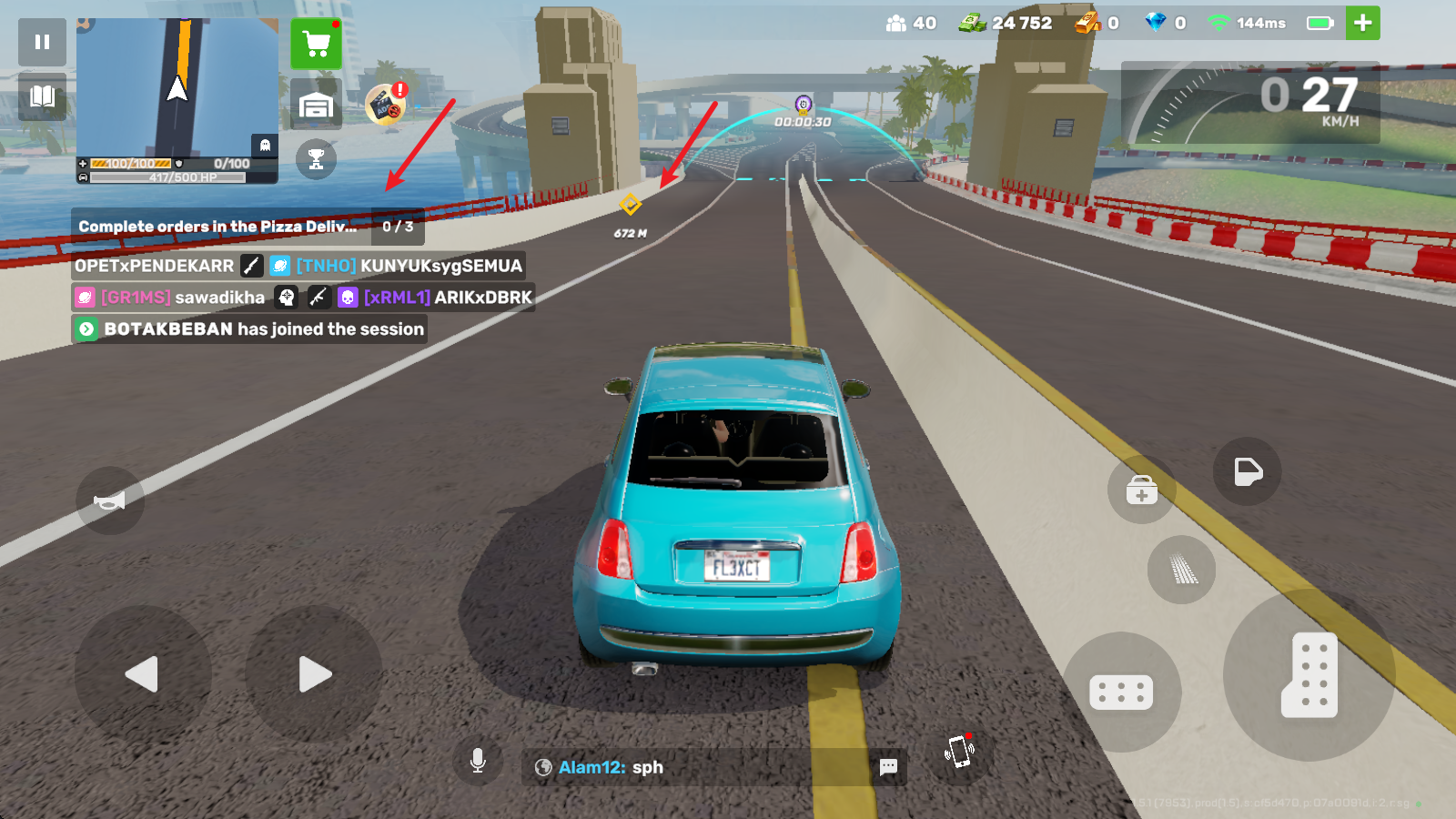1456x819 pixels.
Task: Pause the game
Action: point(42,42)
